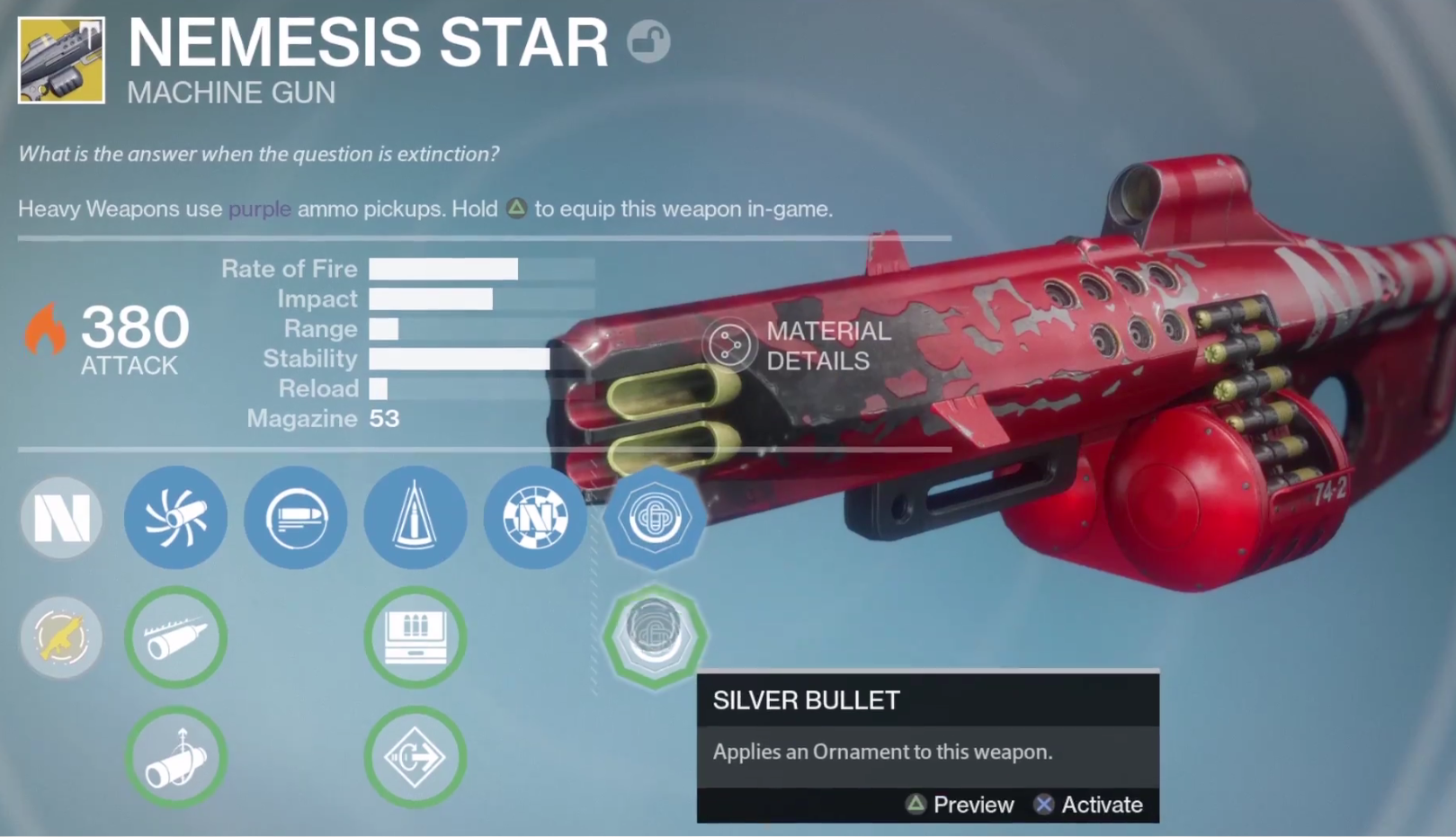
Task: Select the N starburst perk node
Action: coord(535,518)
